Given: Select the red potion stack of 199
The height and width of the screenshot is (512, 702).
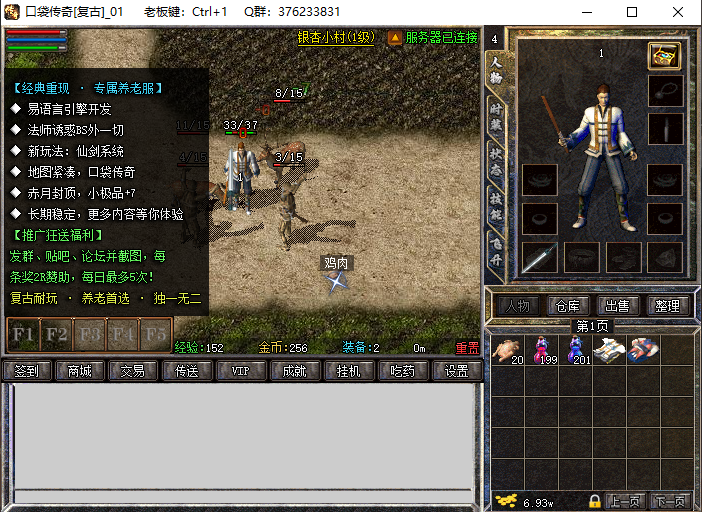Looking at the screenshot, I should [544, 350].
